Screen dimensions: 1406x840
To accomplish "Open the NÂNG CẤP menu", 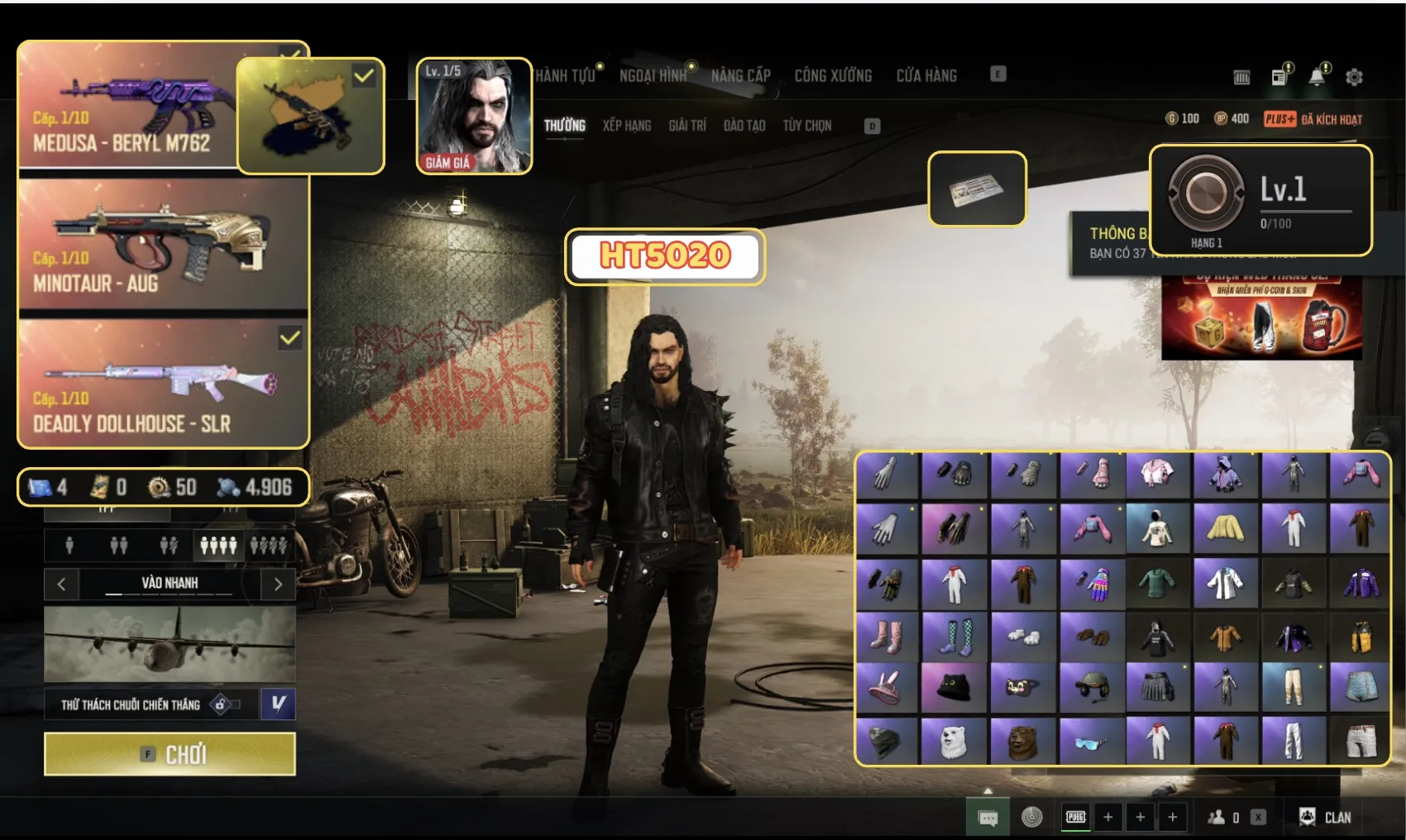I will 740,76.
